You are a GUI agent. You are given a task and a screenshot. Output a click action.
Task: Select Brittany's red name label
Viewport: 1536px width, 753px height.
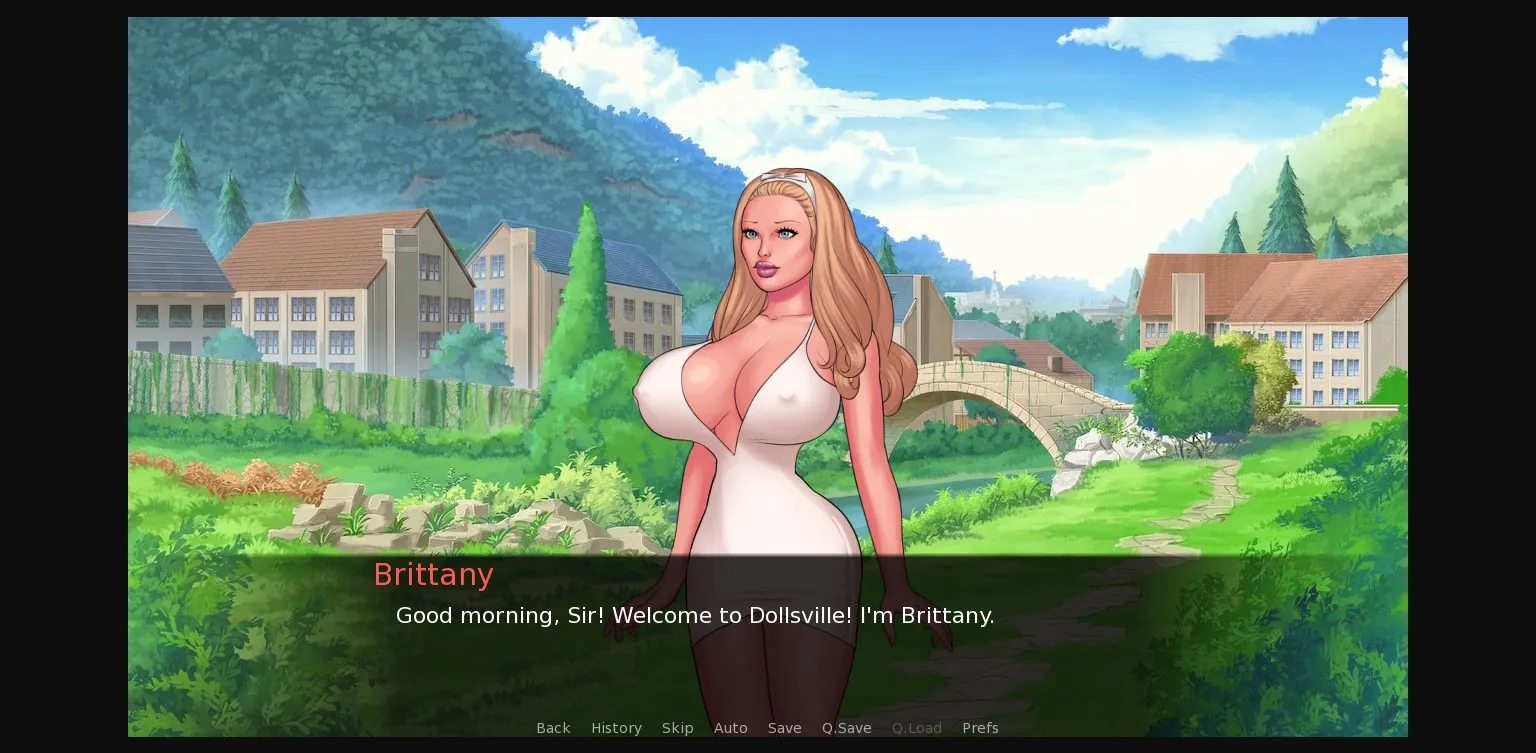tap(433, 574)
